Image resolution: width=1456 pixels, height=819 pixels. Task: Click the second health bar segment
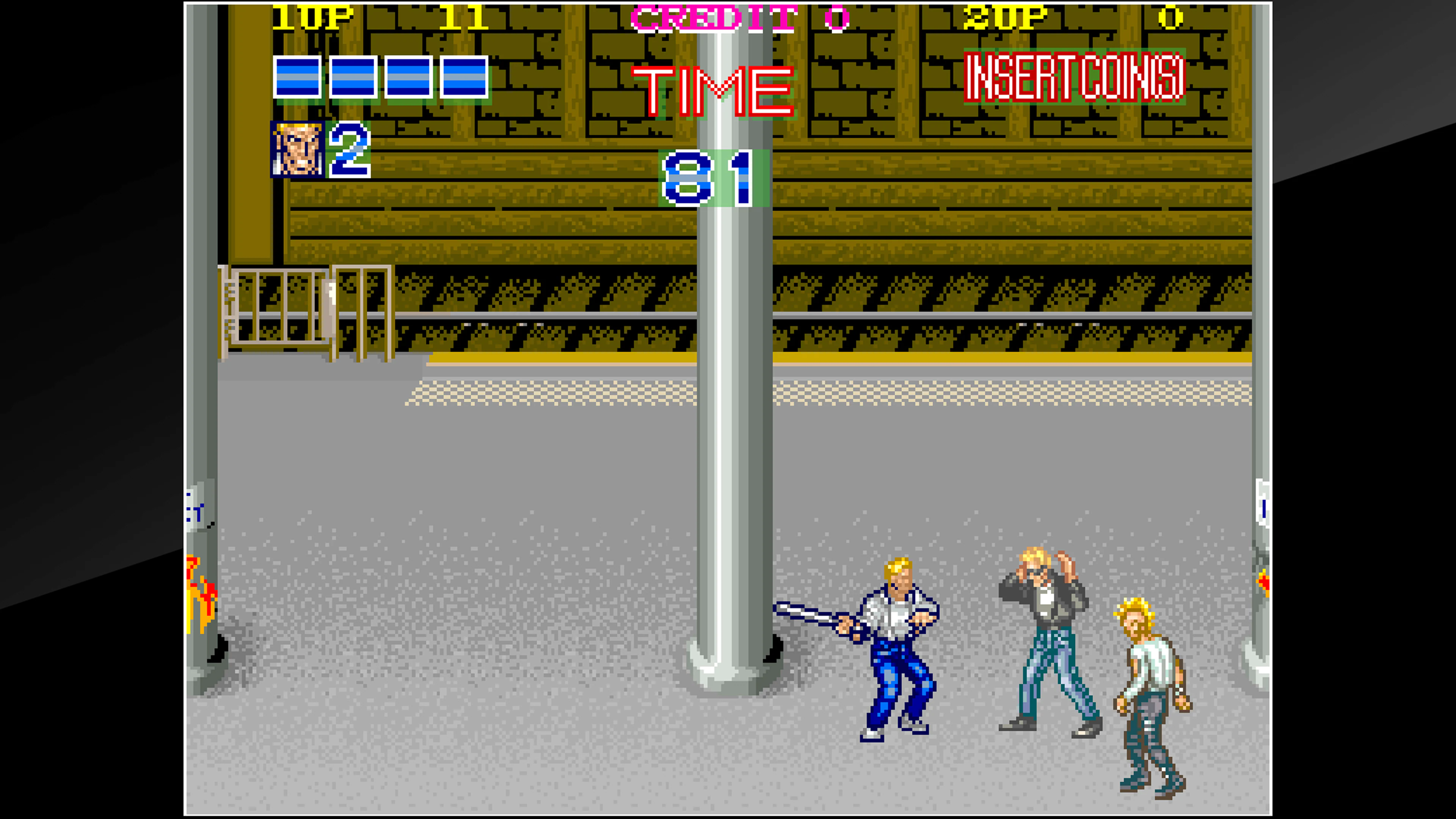click(353, 78)
